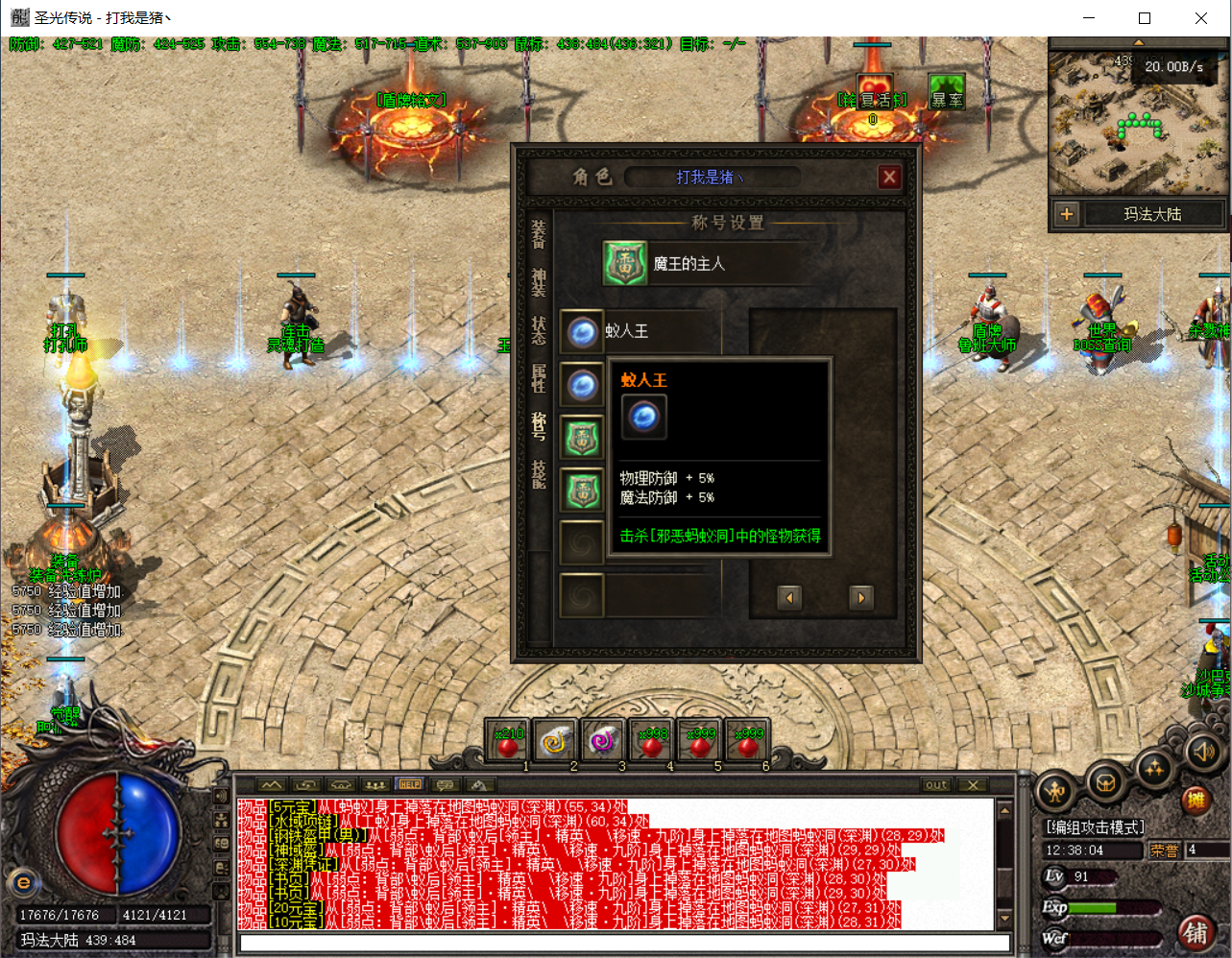Switch to the 状态 status tab
The width and height of the screenshot is (1232, 958).
coord(539,330)
